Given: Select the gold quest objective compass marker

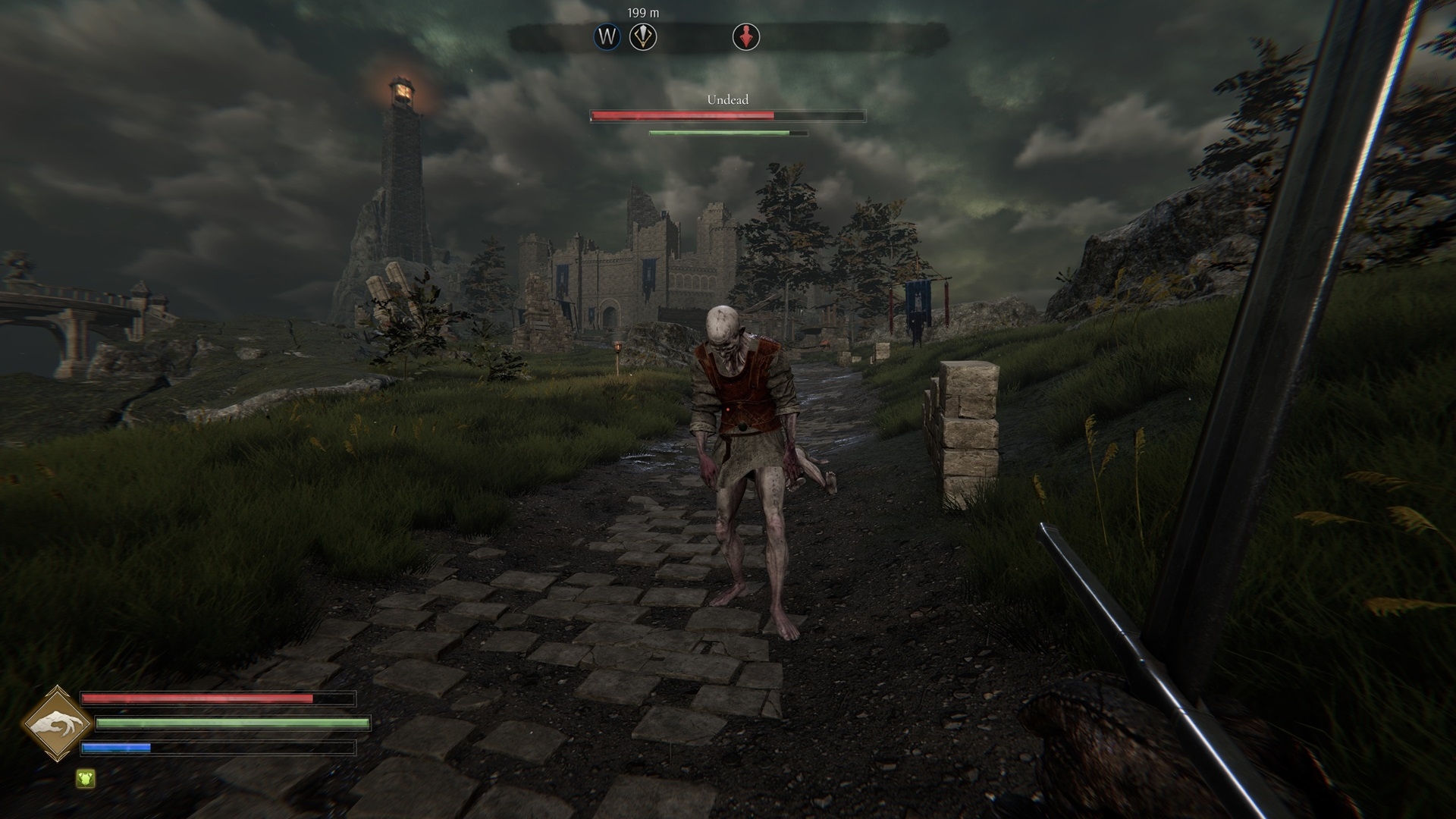Looking at the screenshot, I should 643,36.
